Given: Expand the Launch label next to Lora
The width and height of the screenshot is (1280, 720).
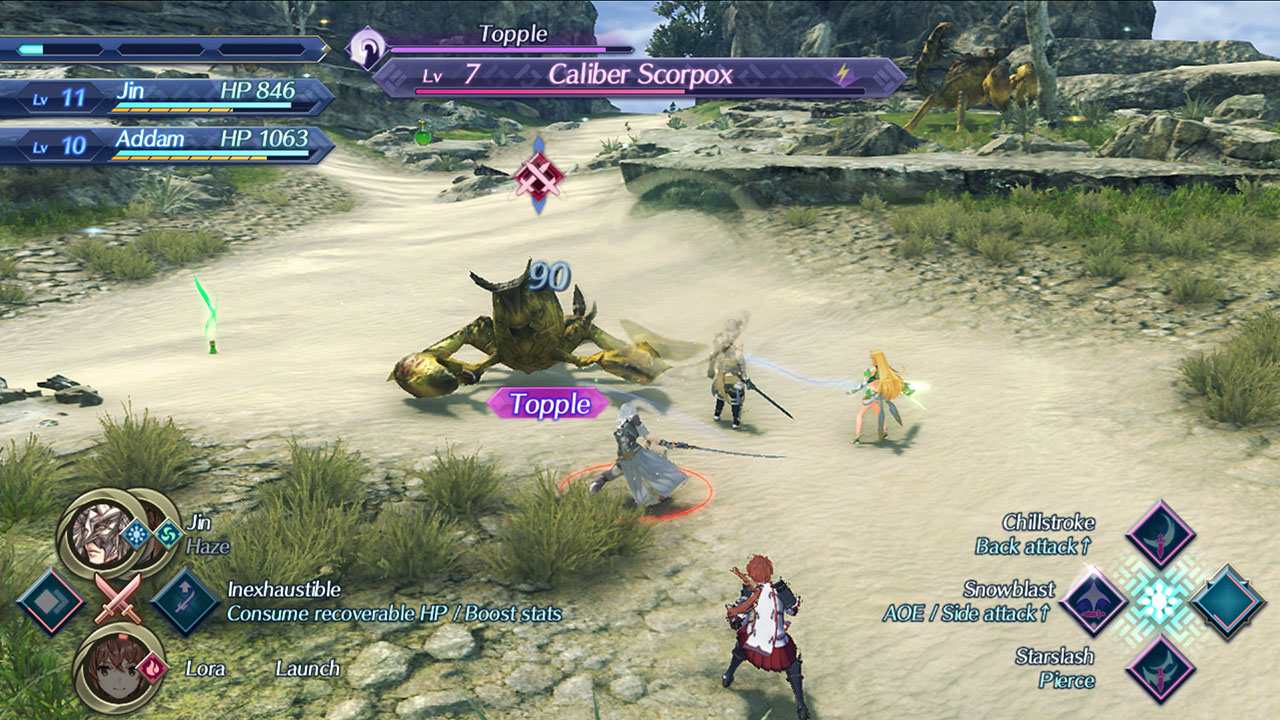Looking at the screenshot, I should click(307, 668).
